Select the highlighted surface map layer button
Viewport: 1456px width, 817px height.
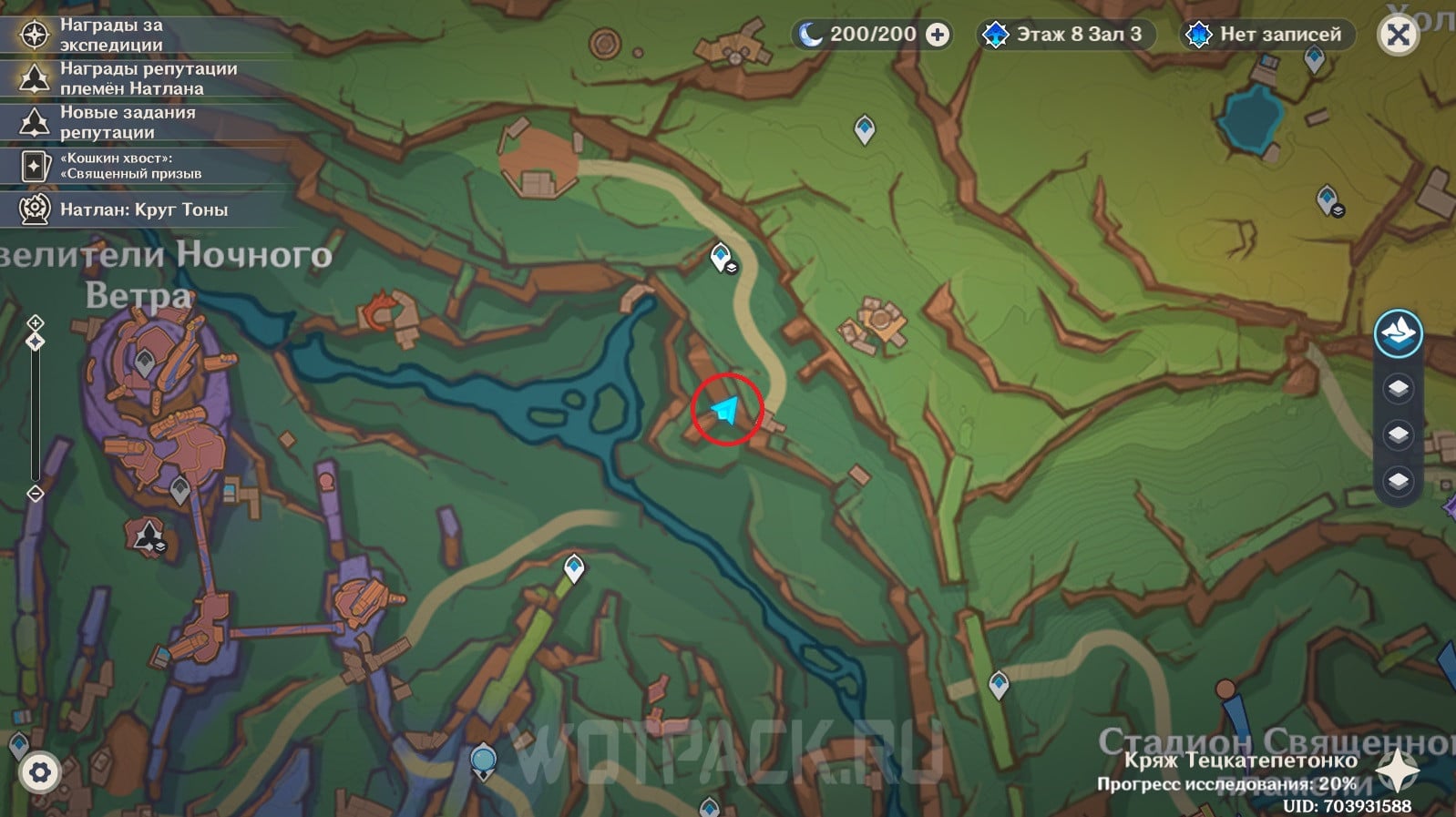(1398, 333)
